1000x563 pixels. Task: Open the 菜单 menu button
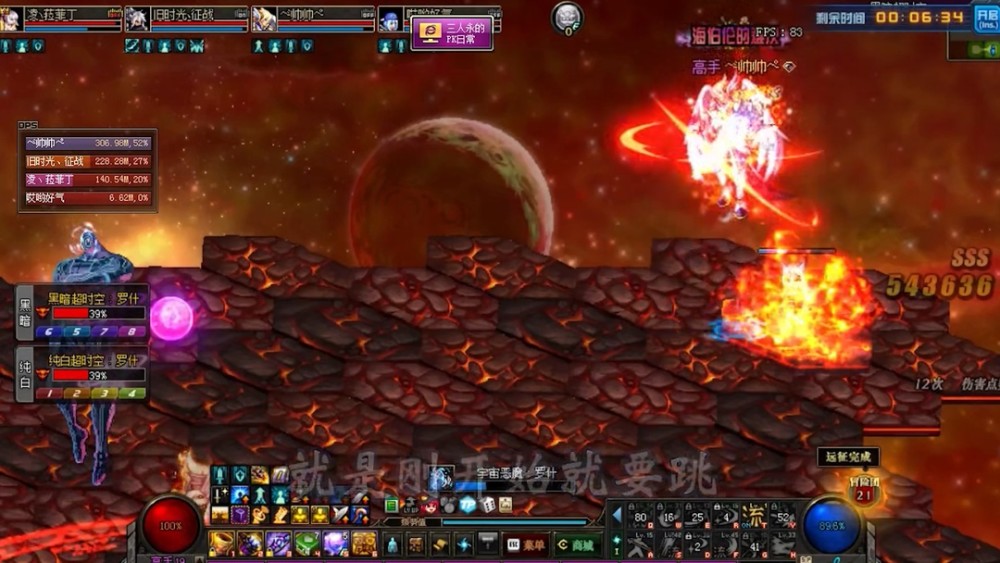(528, 545)
